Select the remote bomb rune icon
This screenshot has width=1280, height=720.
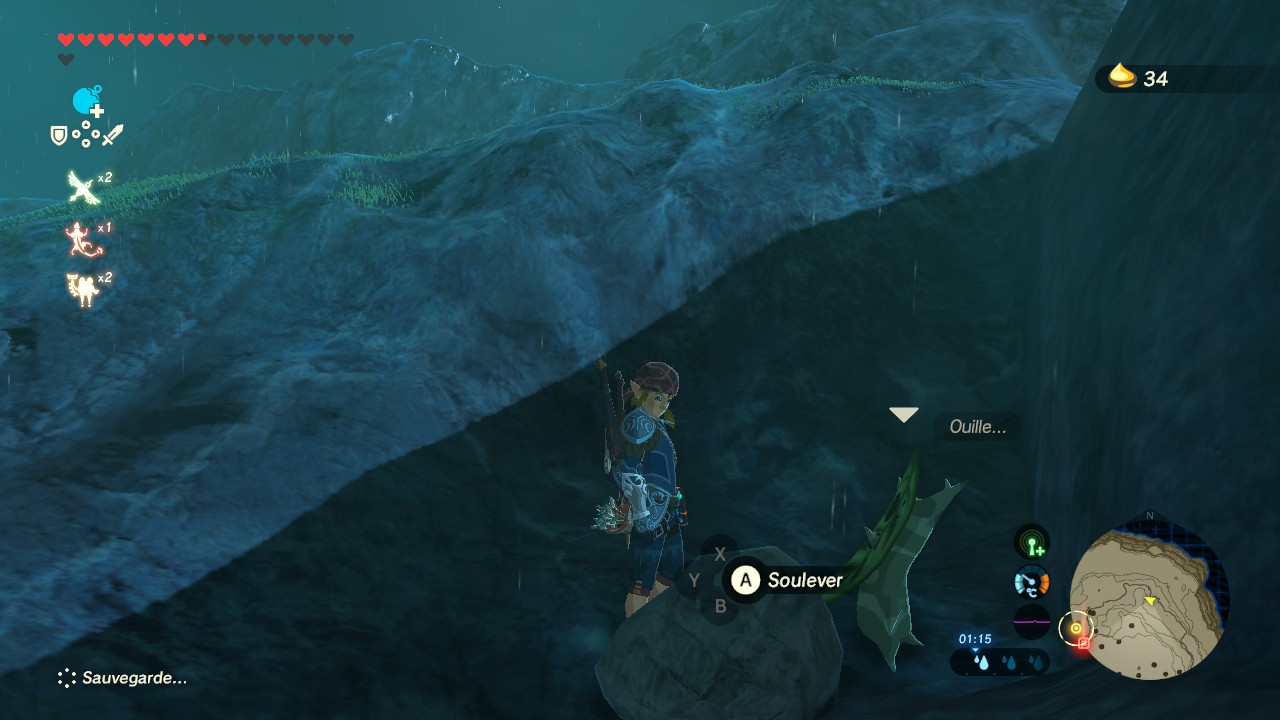pos(87,101)
